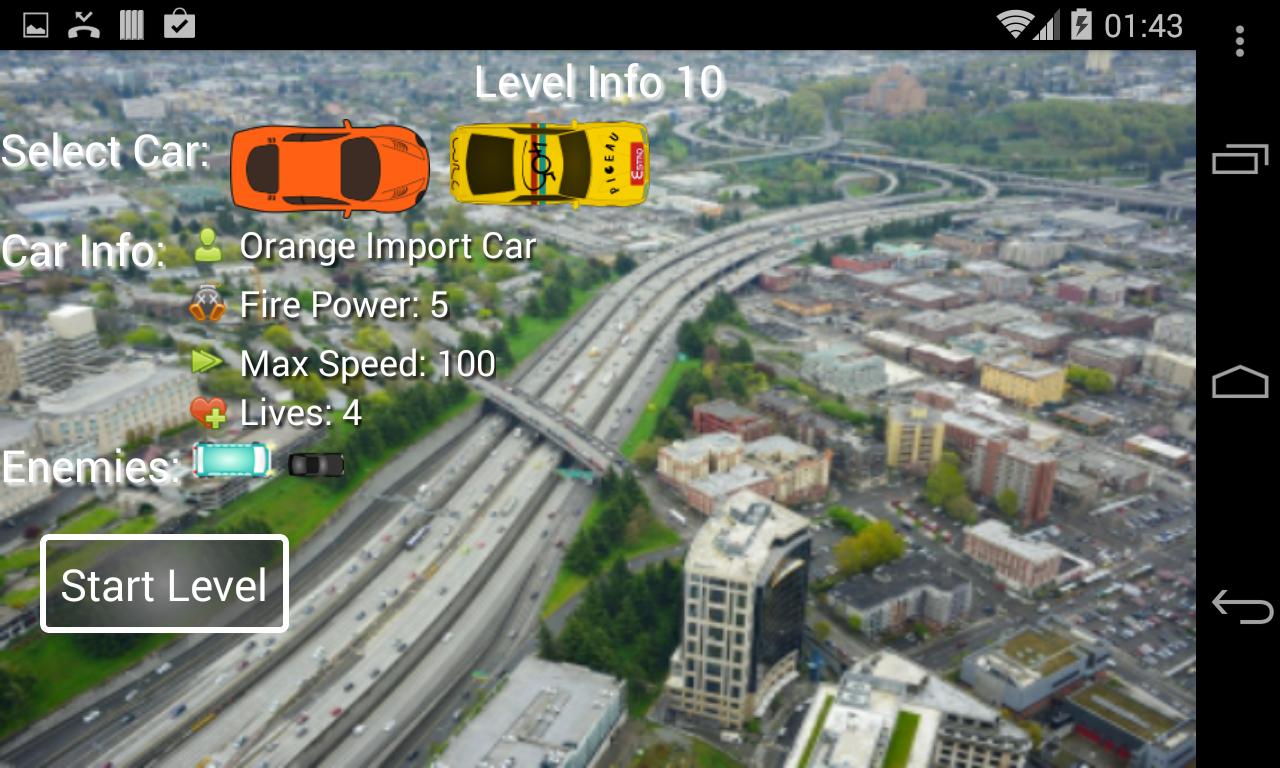Tap the Back navigation button

pyautogui.click(x=1238, y=601)
